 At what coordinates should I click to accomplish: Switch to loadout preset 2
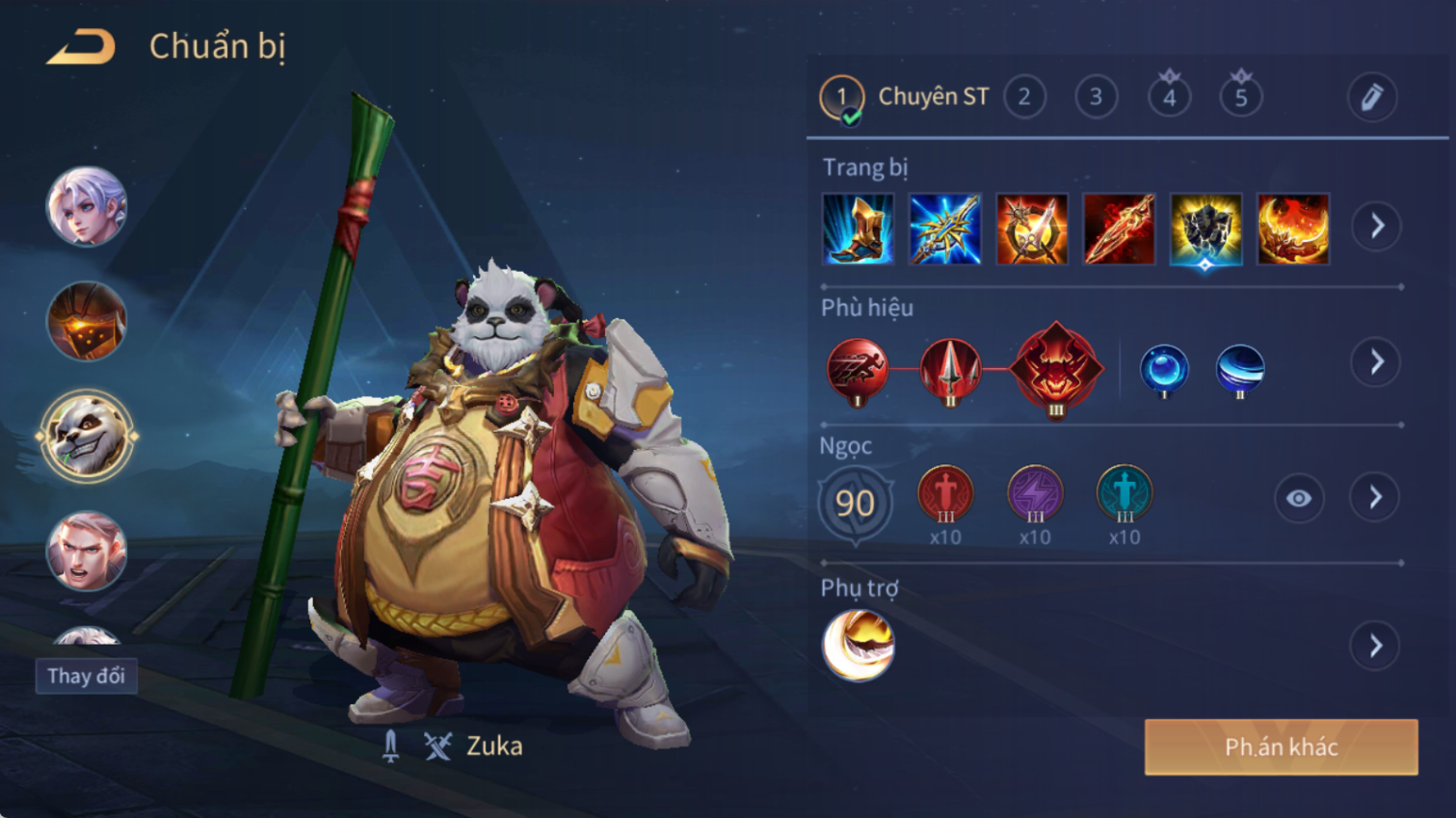click(1024, 97)
